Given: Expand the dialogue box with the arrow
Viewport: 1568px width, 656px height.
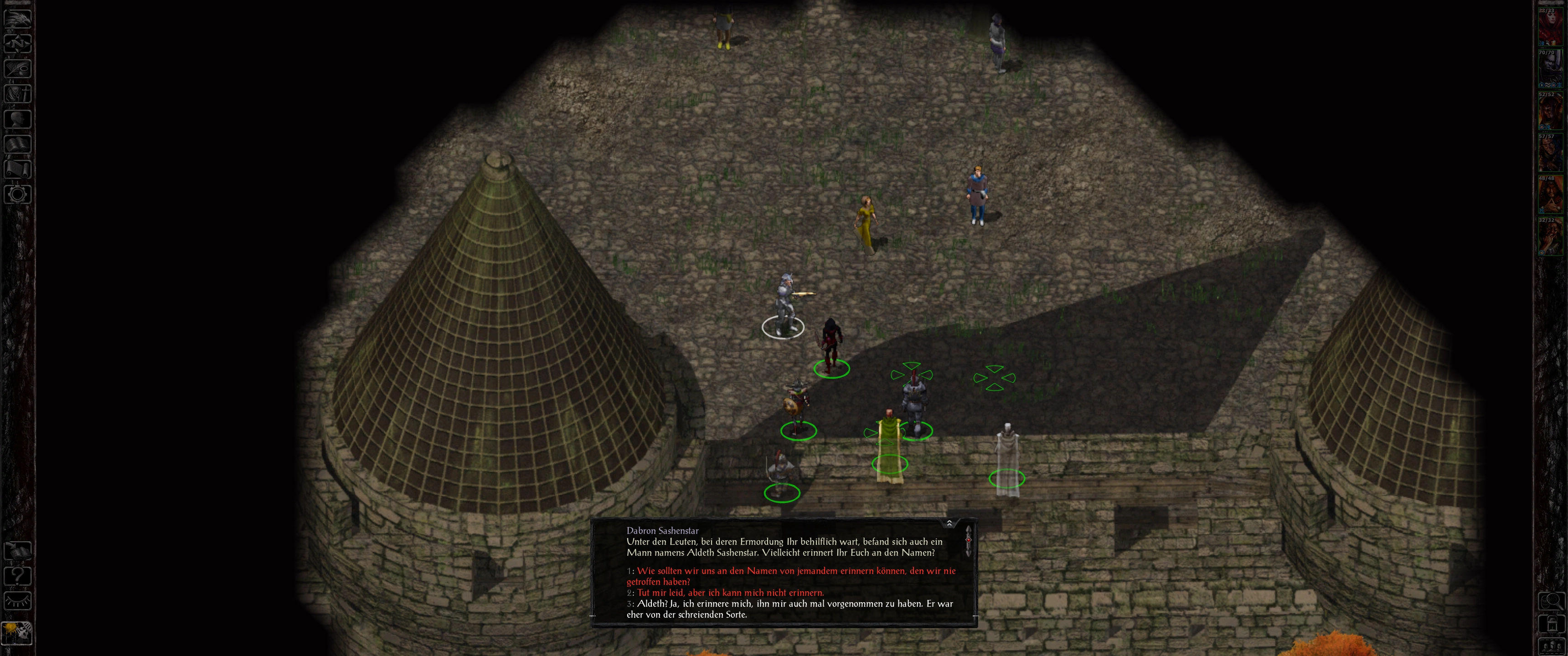Looking at the screenshot, I should point(949,523).
